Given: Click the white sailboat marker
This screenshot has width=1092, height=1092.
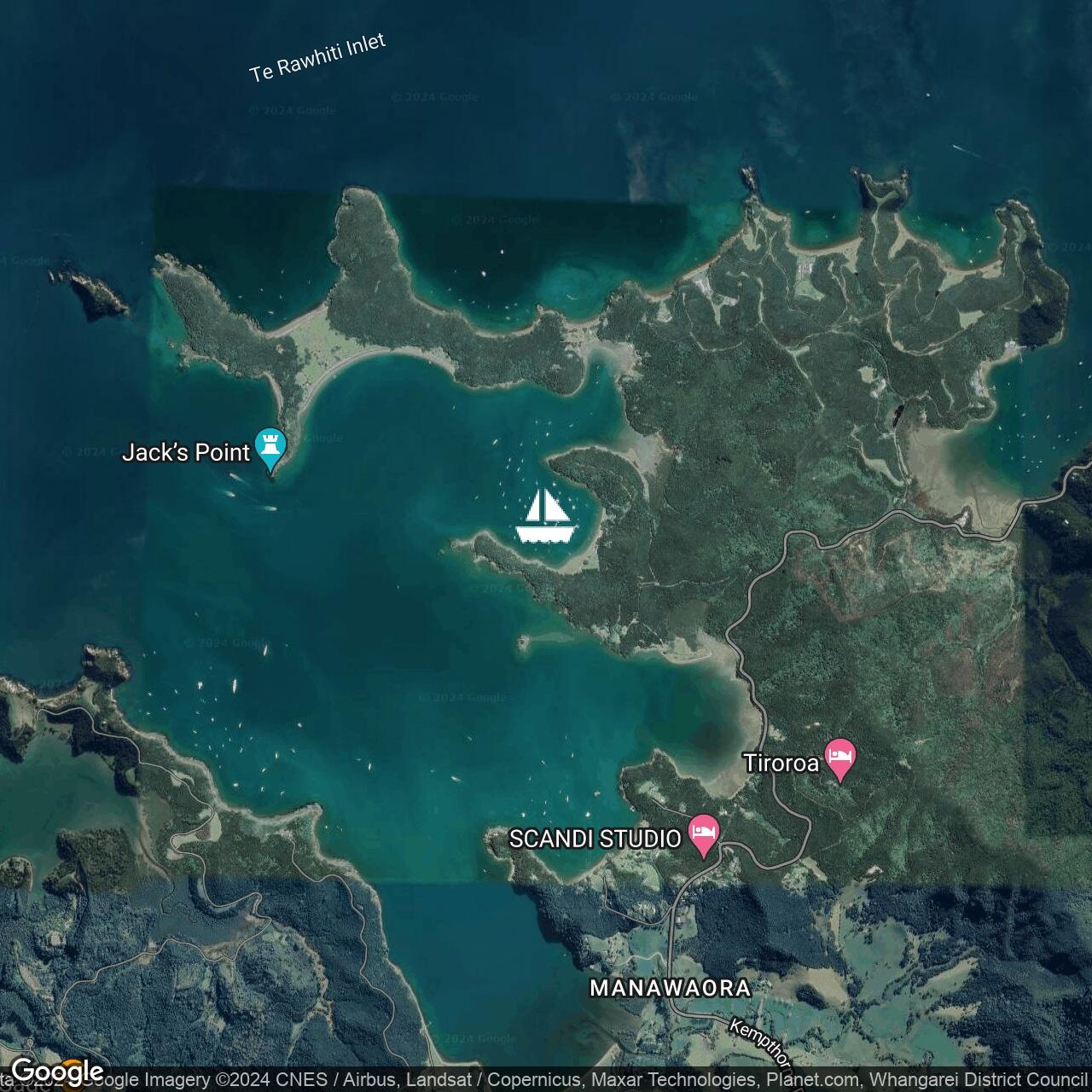Looking at the screenshot, I should coord(546,517).
